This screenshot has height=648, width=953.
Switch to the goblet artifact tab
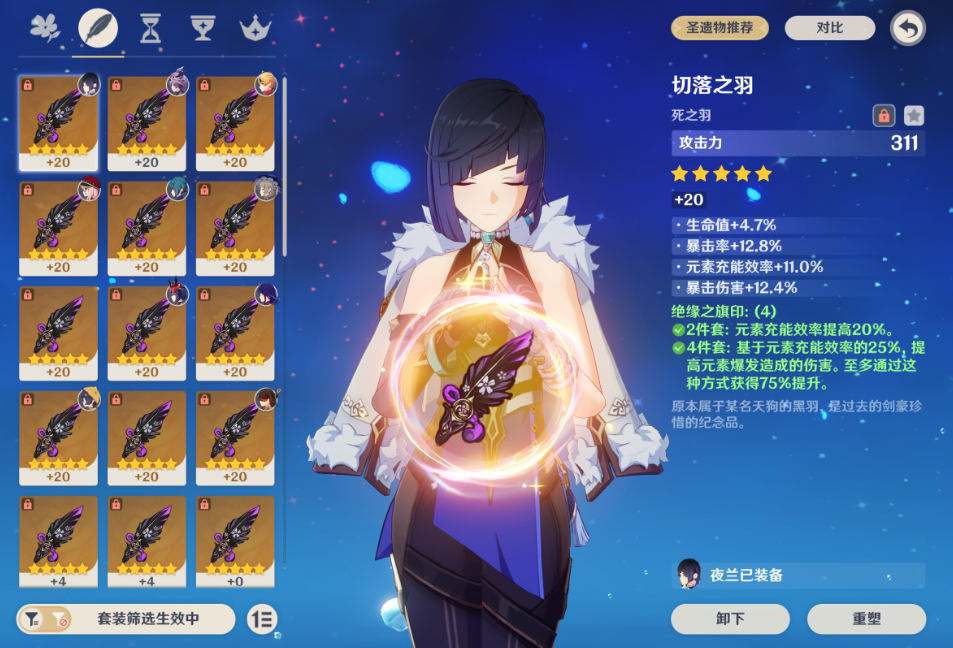coord(204,27)
